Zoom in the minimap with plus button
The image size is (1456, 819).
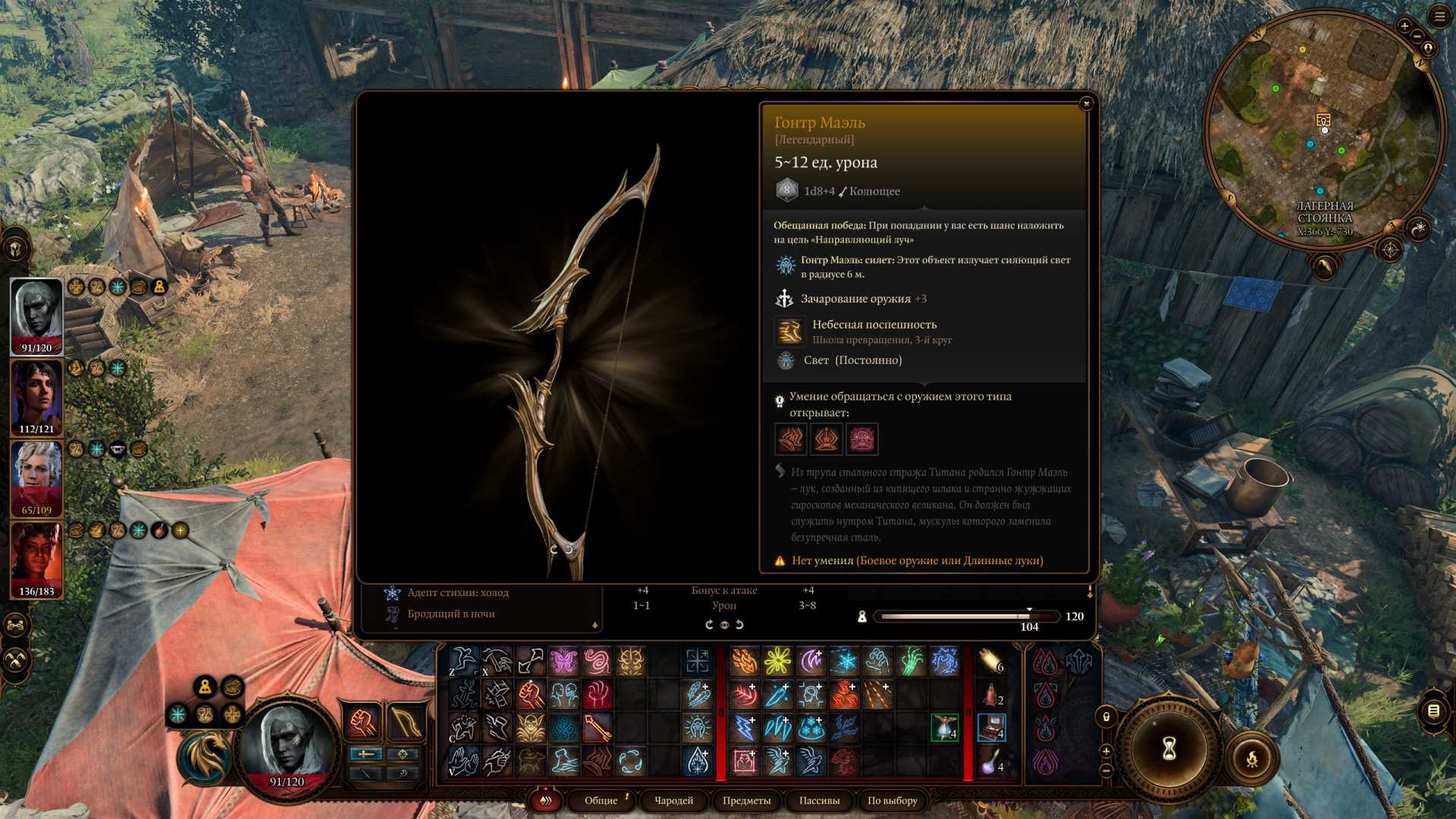coord(1404,27)
